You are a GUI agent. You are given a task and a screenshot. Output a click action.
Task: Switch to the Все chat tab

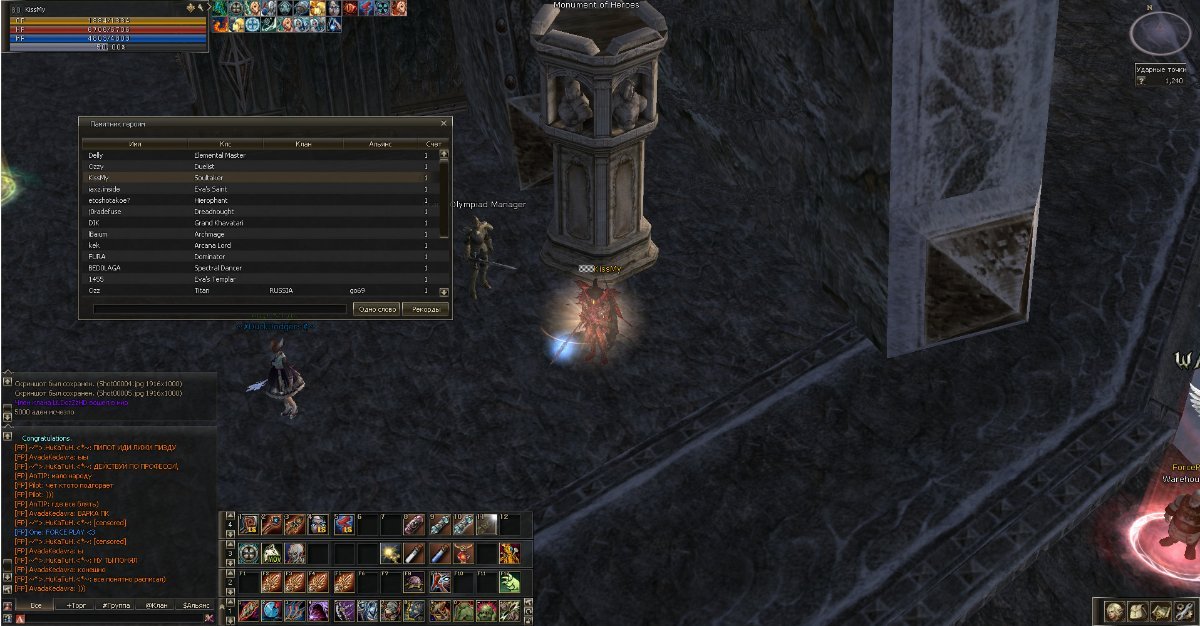pyautogui.click(x=35, y=606)
